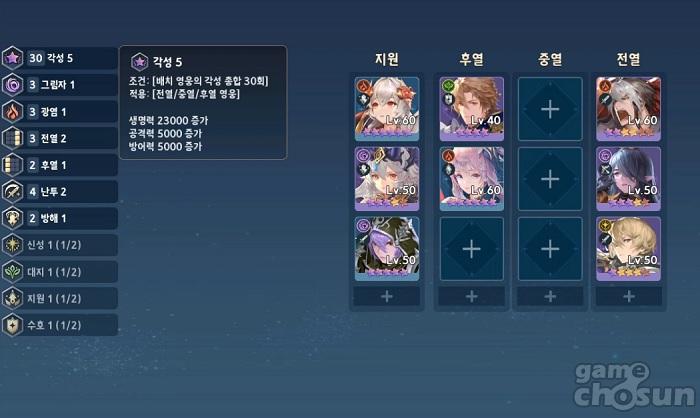
Task: Select the 지원 1 (1/2) synergy row
Action: coord(60,298)
